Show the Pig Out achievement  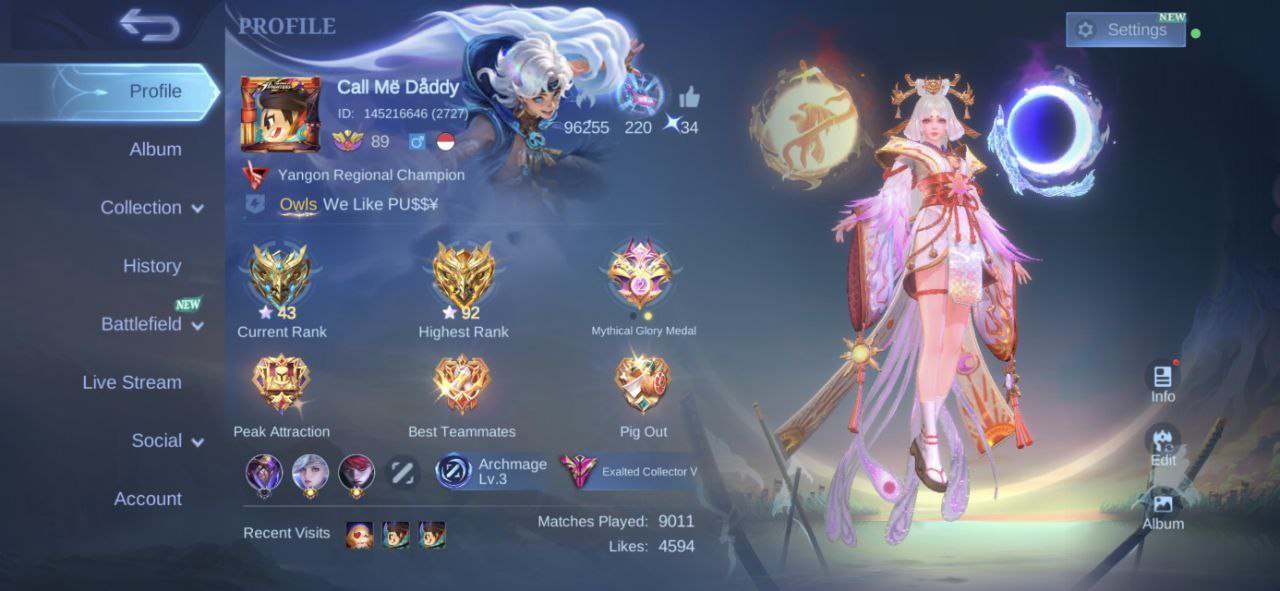643,385
